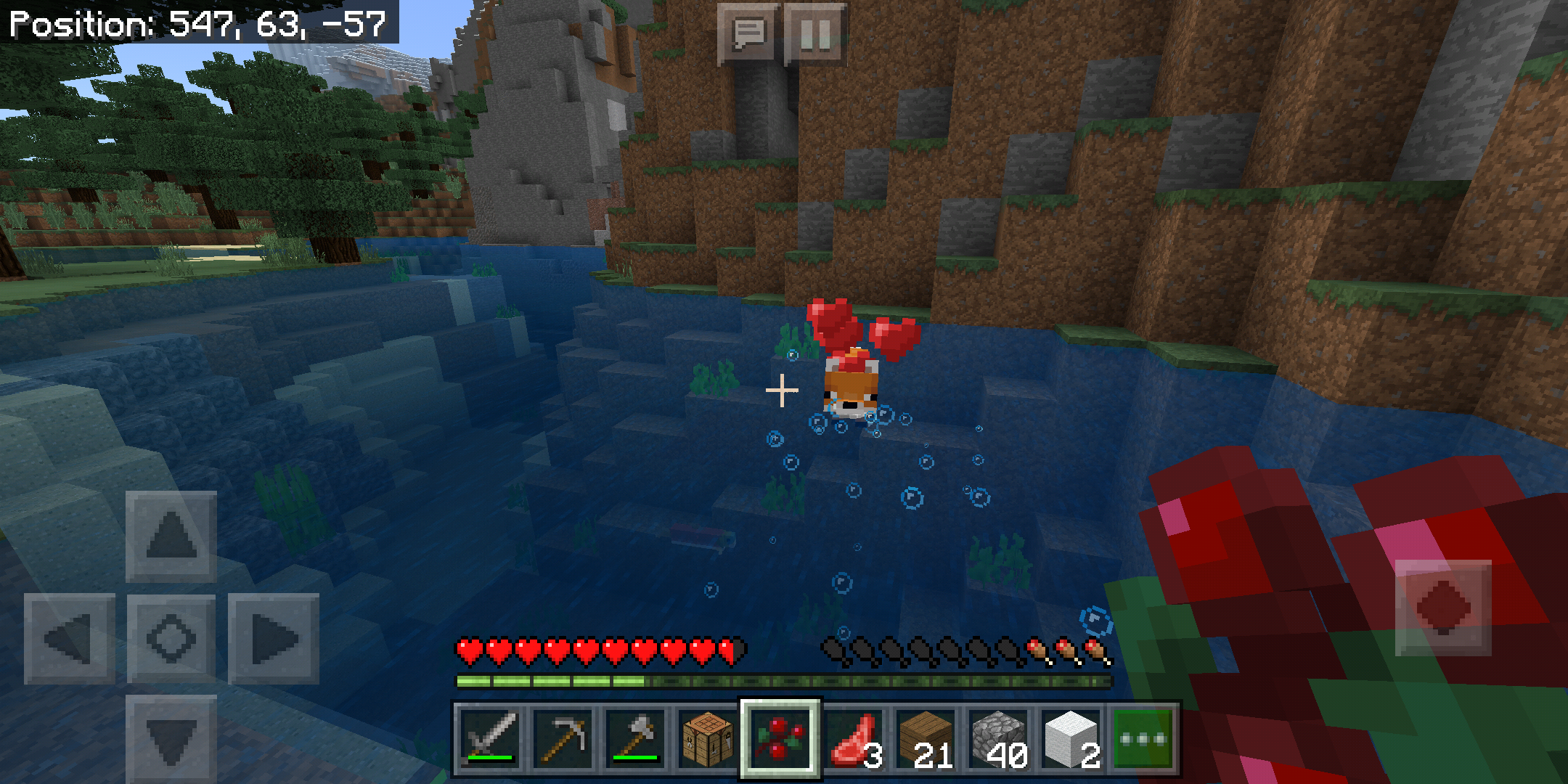
Task: Select the white block slot
Action: pyautogui.click(x=1072, y=739)
